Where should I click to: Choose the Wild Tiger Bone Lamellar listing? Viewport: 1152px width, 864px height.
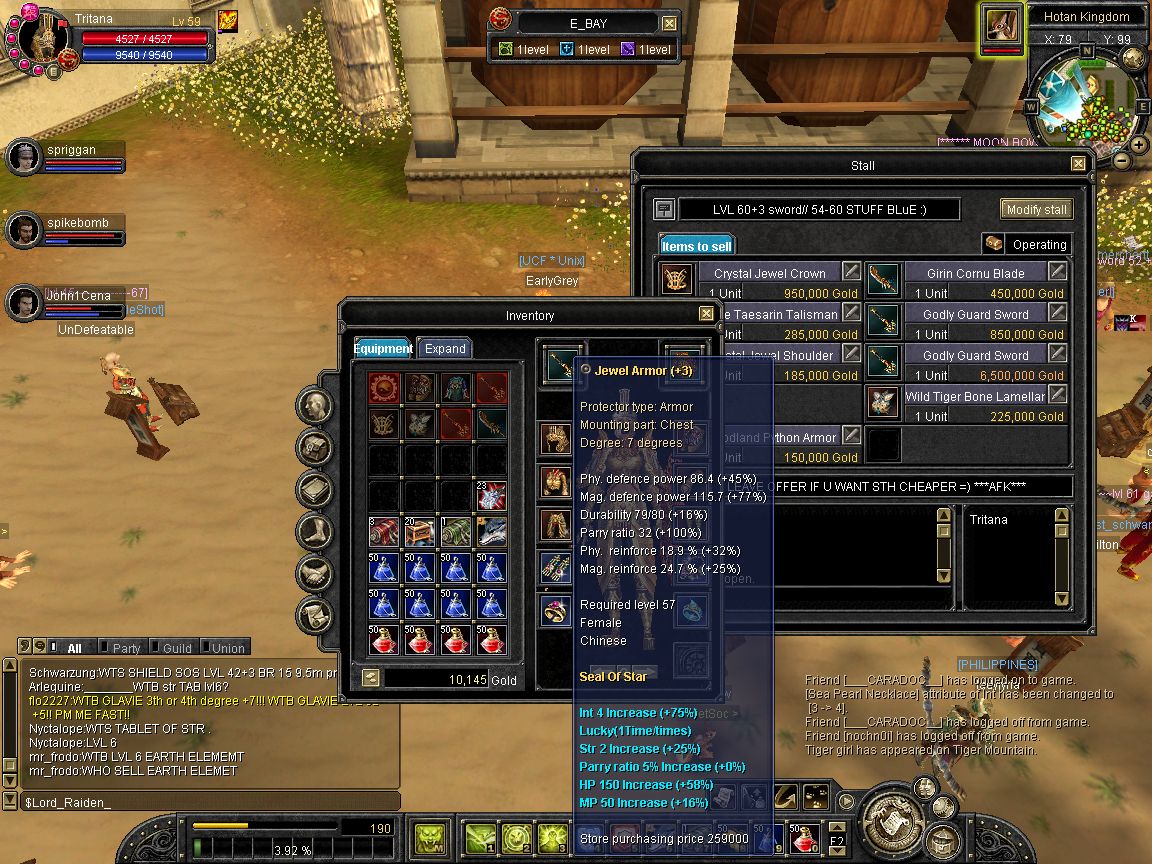(x=974, y=396)
